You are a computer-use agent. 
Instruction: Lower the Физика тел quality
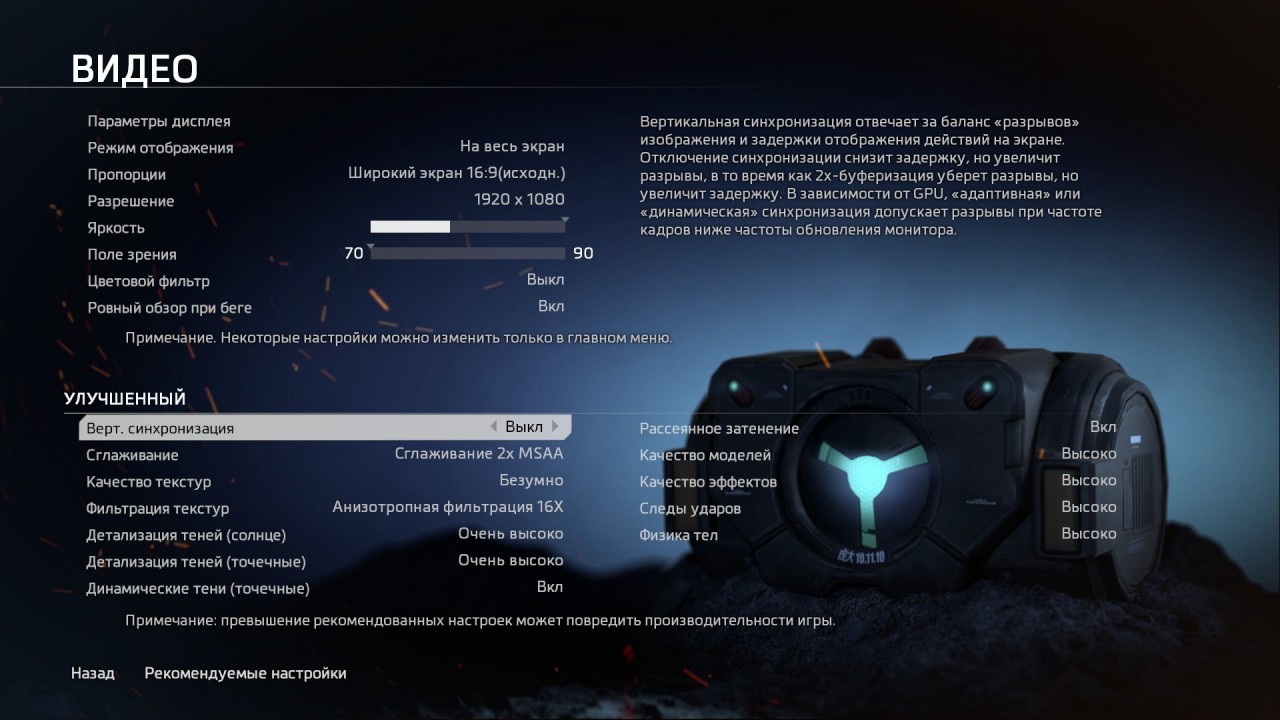click(1089, 533)
